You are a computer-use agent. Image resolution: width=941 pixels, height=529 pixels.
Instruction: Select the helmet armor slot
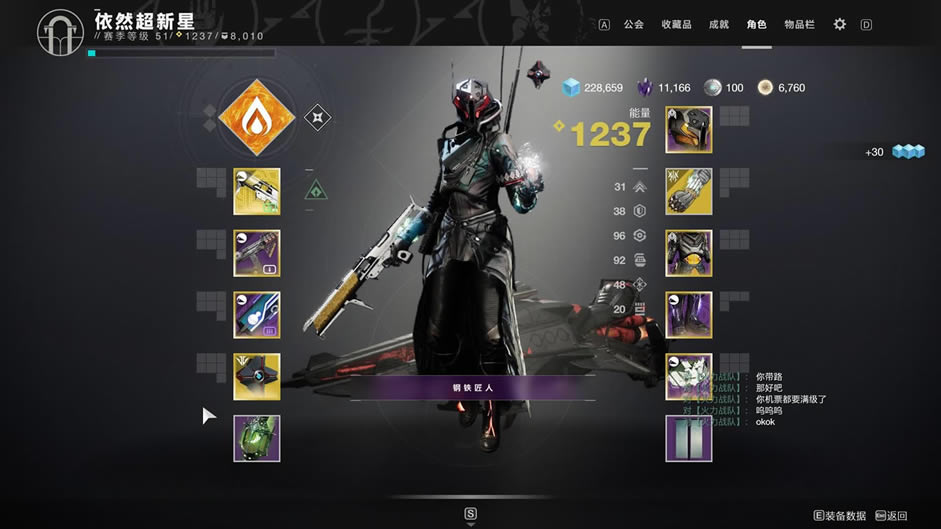(689, 129)
